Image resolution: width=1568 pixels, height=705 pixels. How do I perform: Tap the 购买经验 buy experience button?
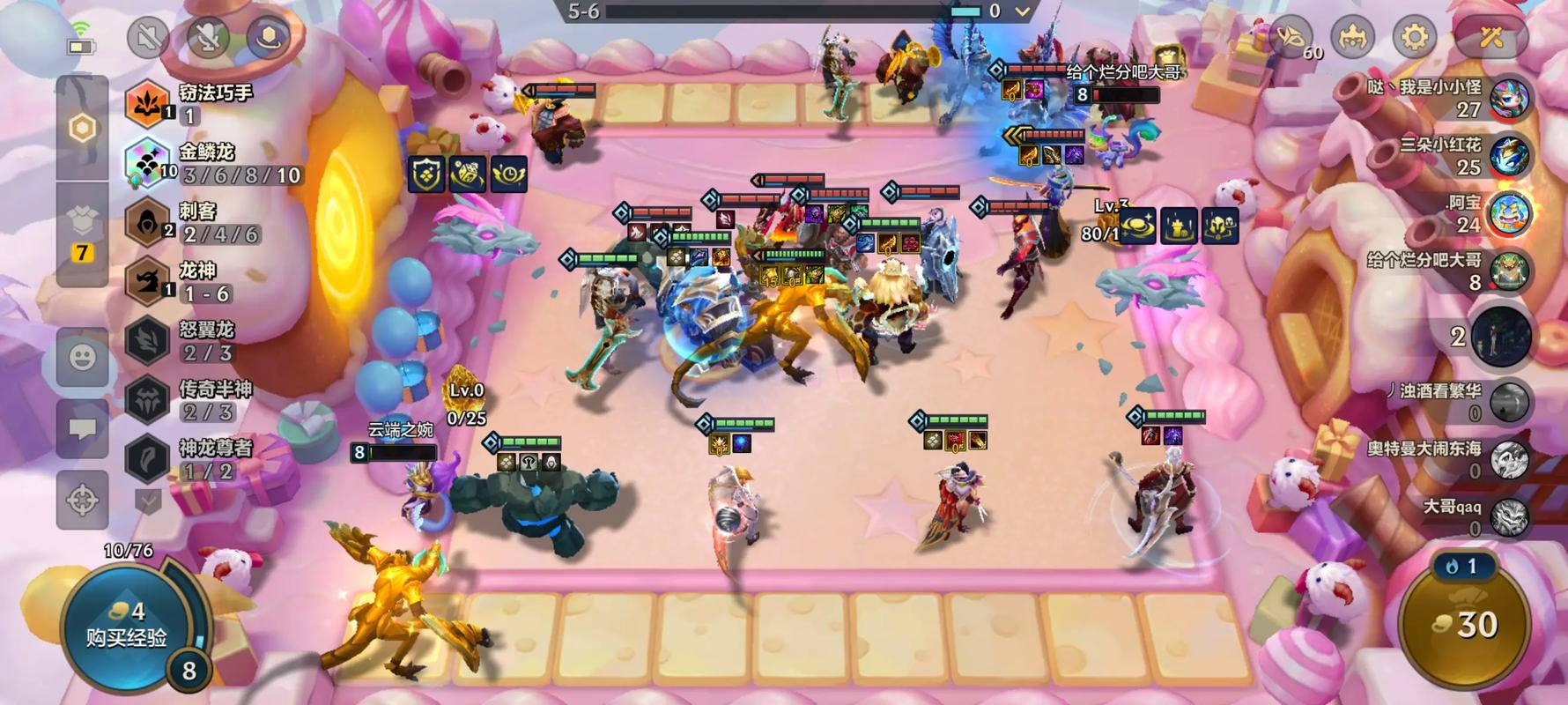coord(125,626)
